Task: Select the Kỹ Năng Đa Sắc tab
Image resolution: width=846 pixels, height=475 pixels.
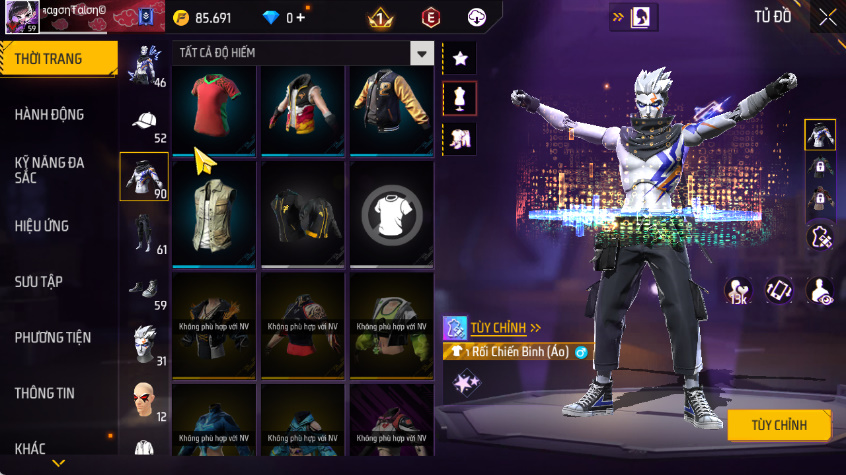Action: pyautogui.click(x=50, y=169)
